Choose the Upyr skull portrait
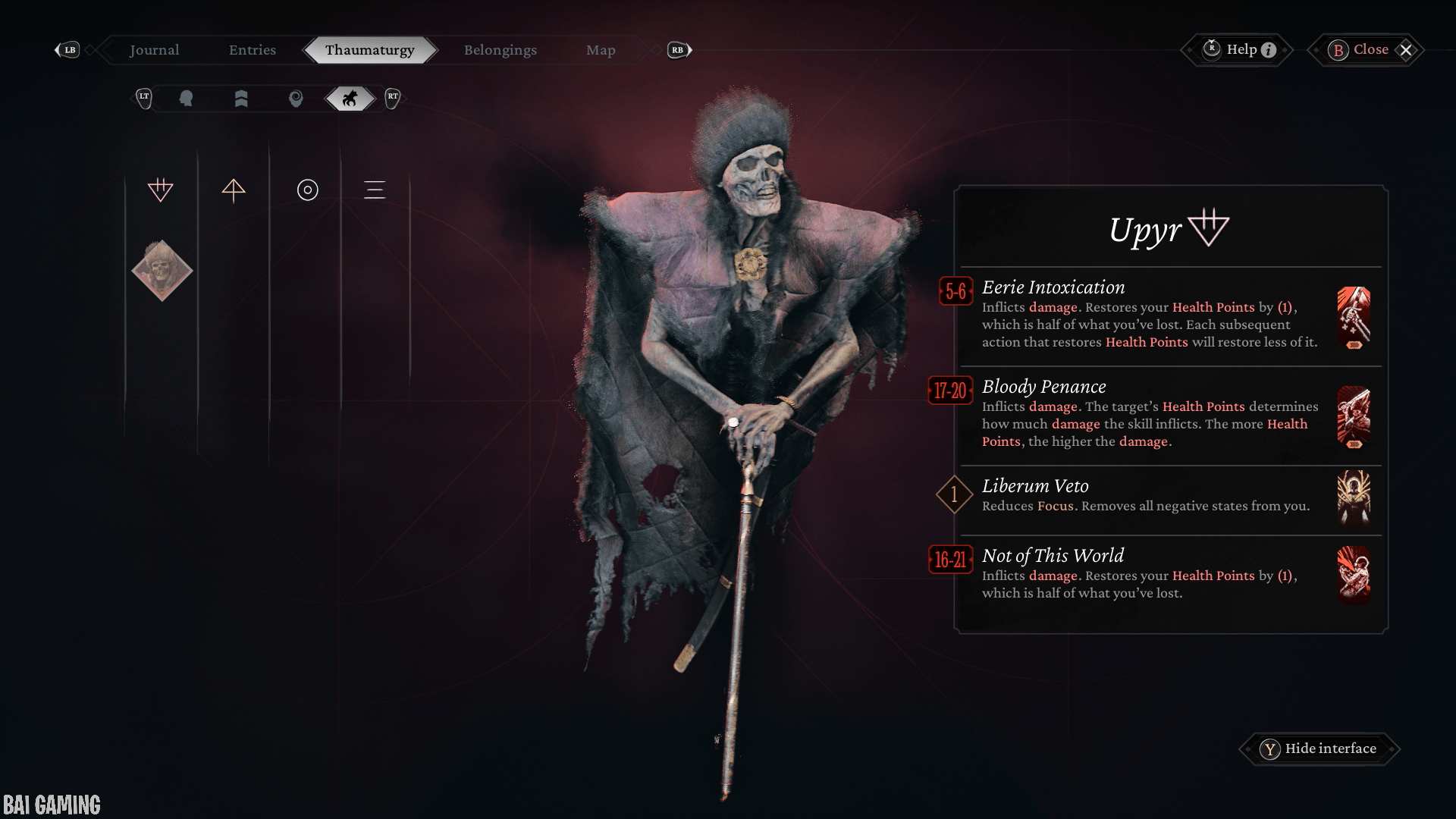The height and width of the screenshot is (819, 1456). click(x=162, y=271)
